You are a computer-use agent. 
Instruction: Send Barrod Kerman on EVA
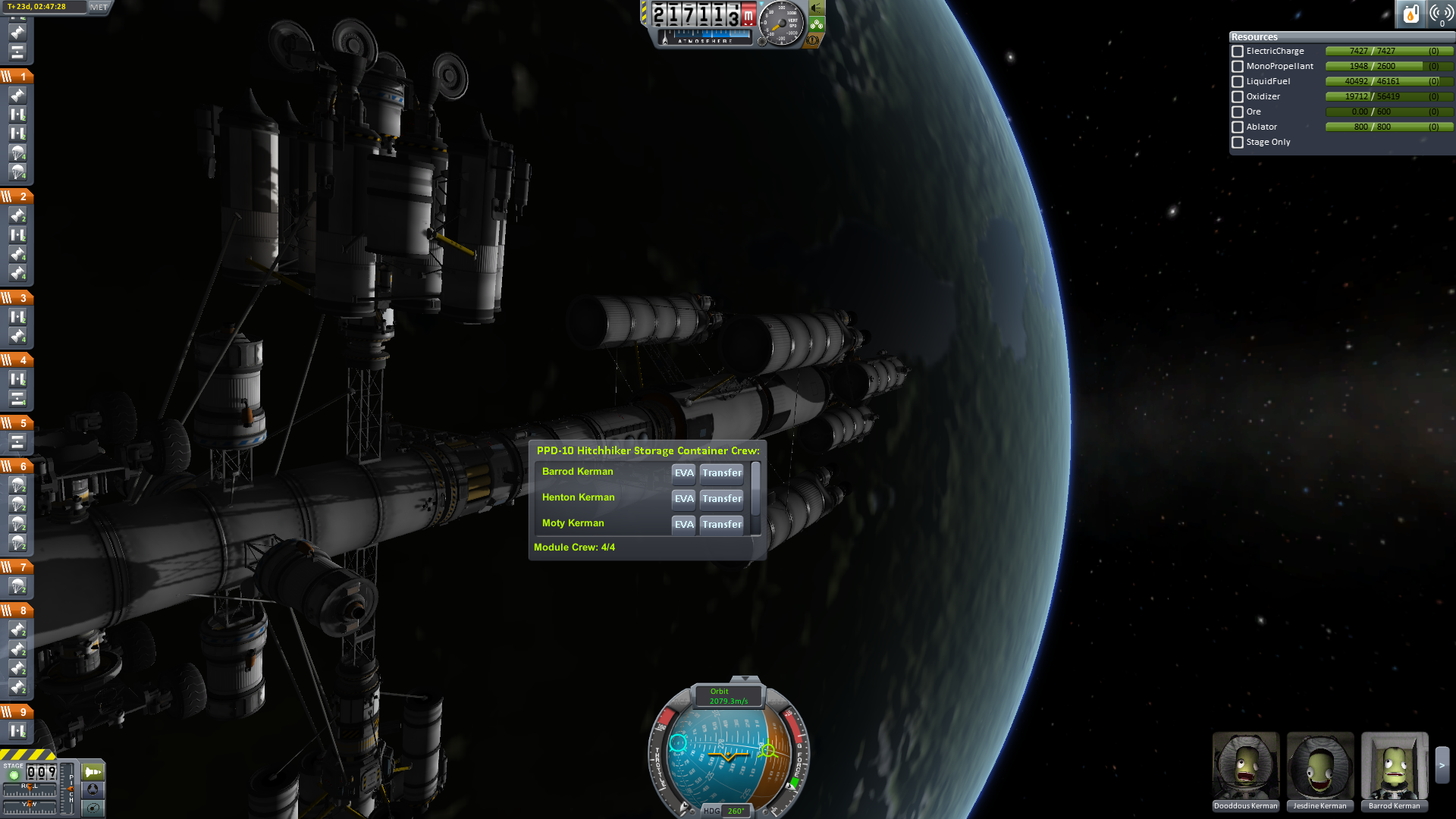(x=683, y=473)
